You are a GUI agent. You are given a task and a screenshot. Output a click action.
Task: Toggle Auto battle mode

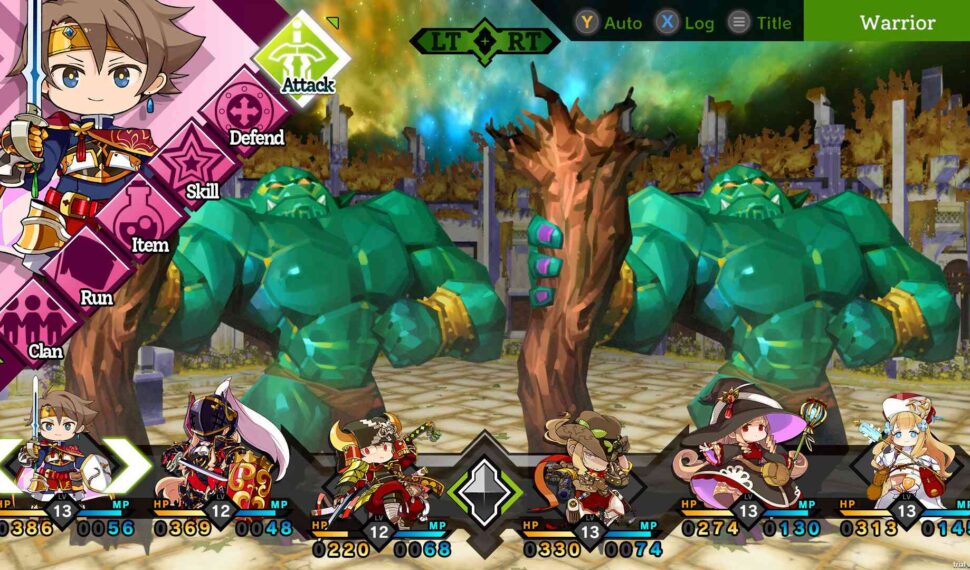(x=609, y=22)
